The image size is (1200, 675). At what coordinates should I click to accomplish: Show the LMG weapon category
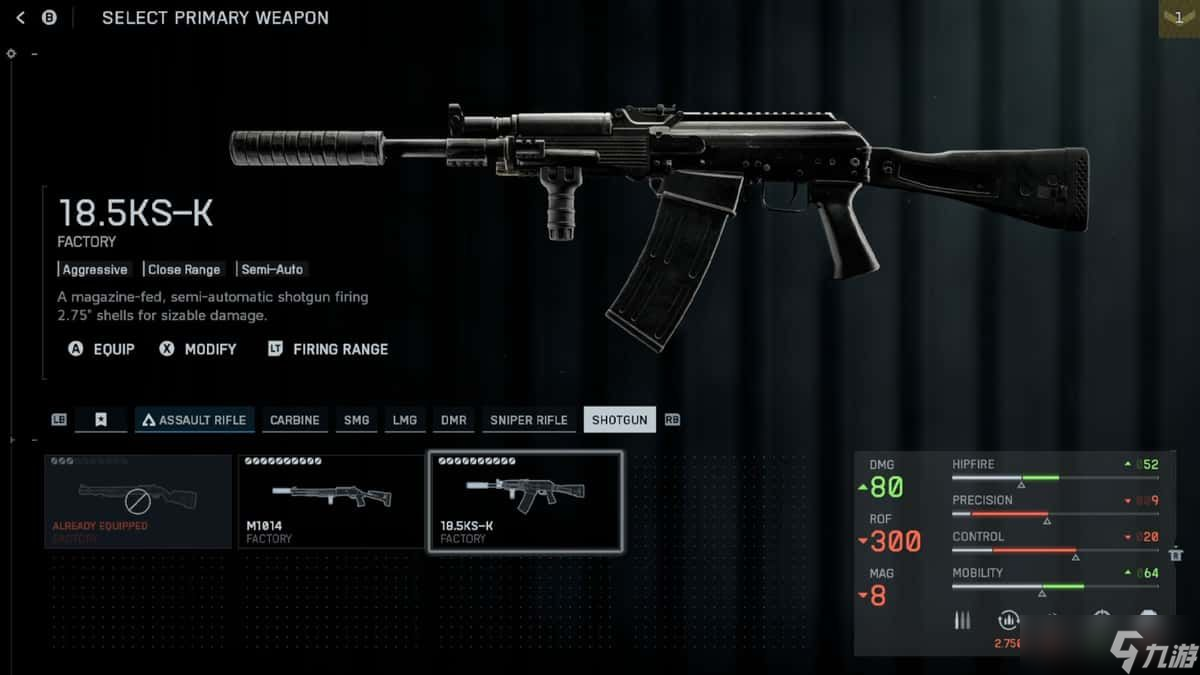[405, 420]
